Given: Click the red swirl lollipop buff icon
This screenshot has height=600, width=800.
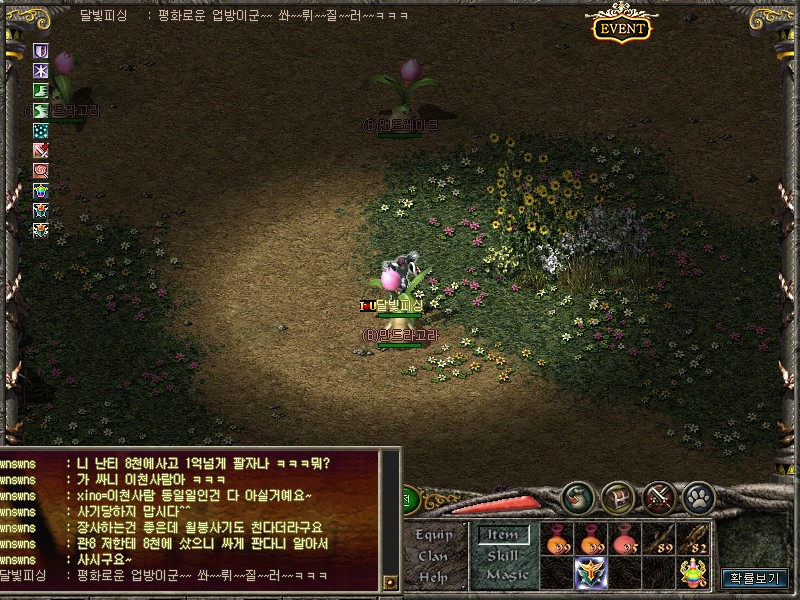Looking at the screenshot, I should click(x=41, y=170).
